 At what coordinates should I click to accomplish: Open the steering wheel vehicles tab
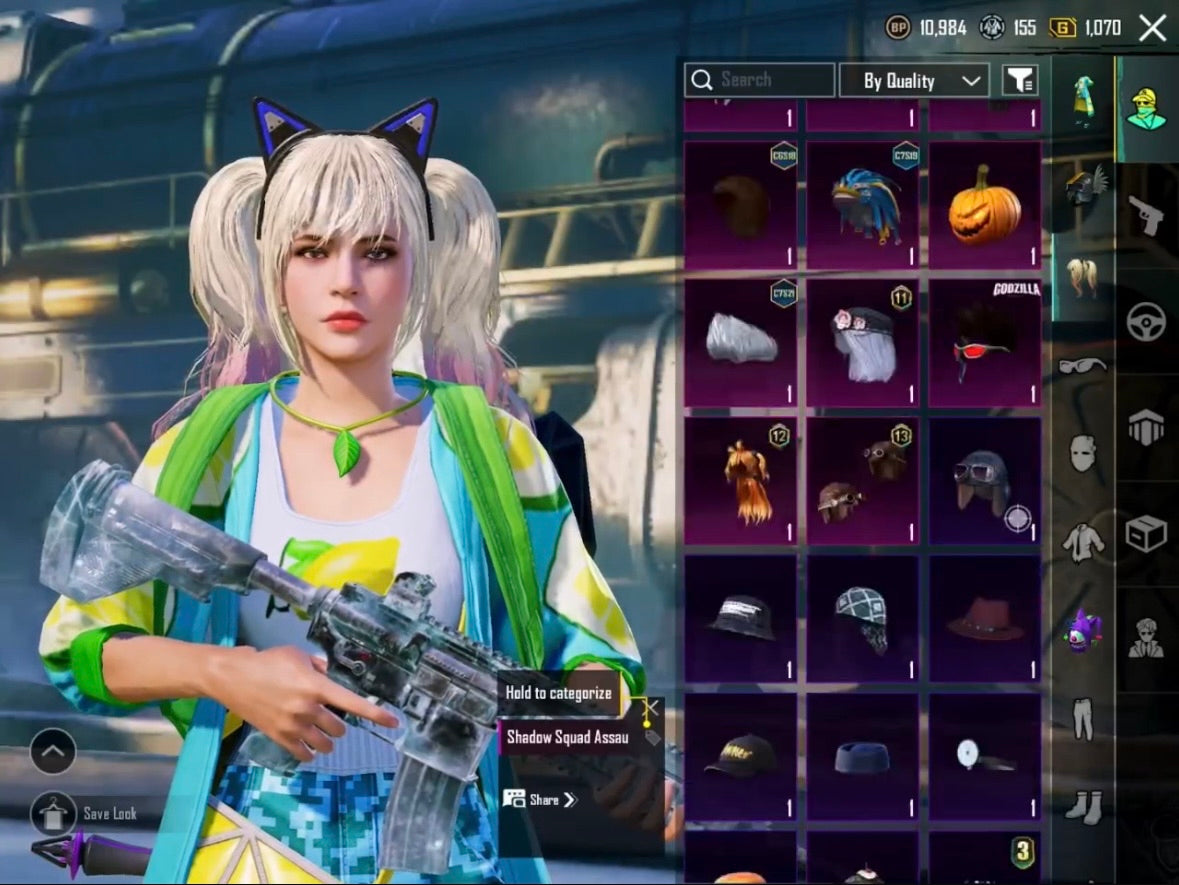coord(1146,322)
